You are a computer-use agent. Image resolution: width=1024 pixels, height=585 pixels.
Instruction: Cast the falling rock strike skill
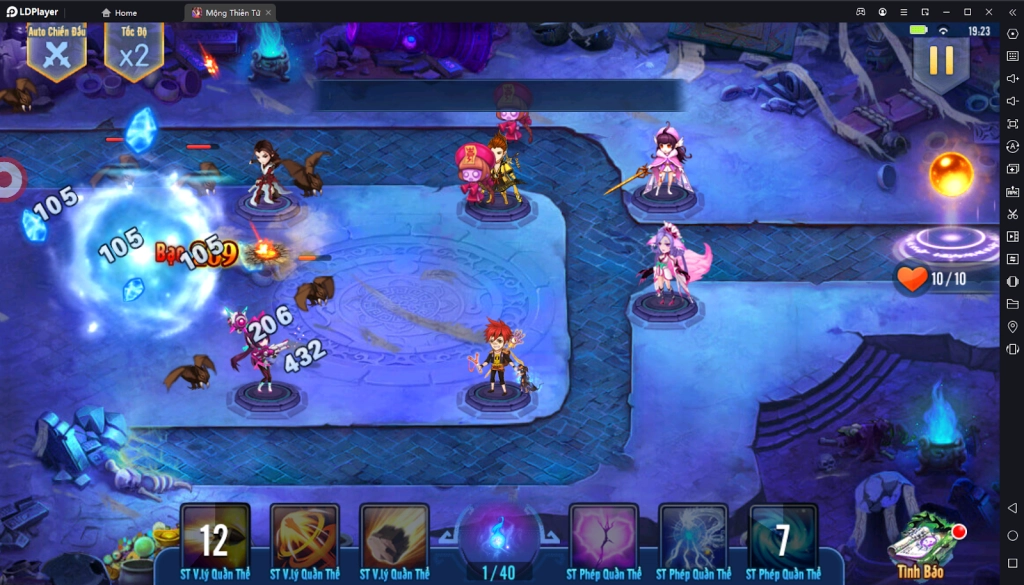tap(394, 538)
